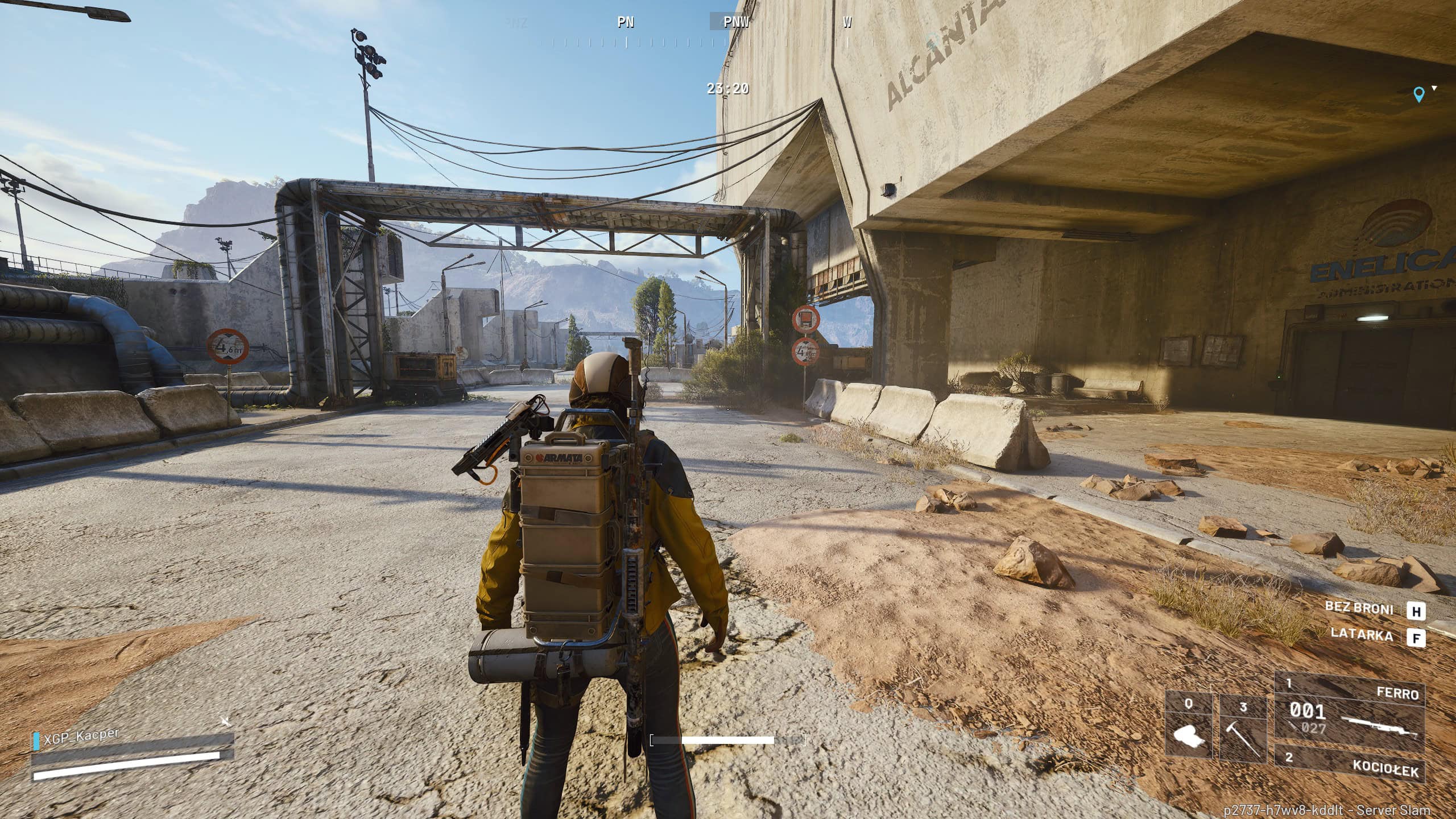Click the blue map pin marker
This screenshot has width=1456, height=819.
pos(1418,94)
